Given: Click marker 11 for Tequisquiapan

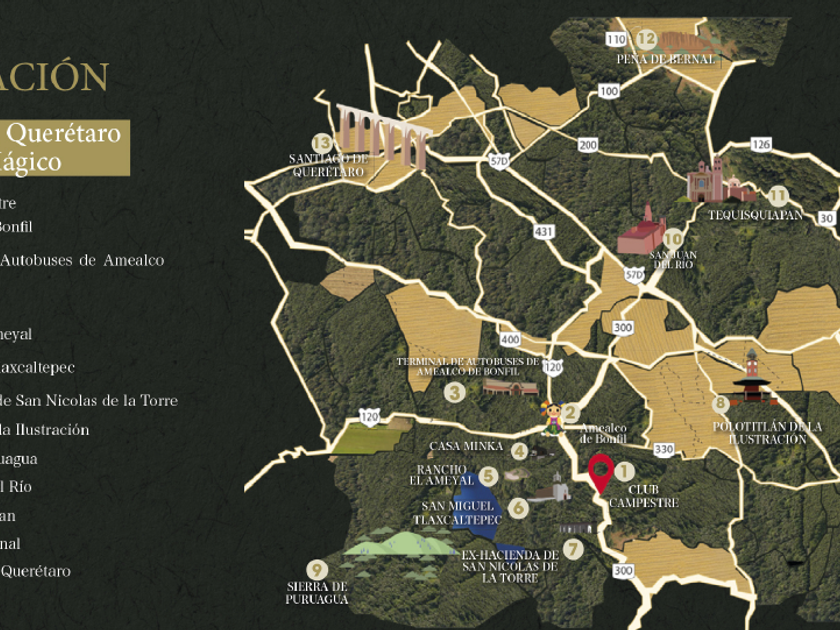Looking at the screenshot, I should [x=778, y=196].
